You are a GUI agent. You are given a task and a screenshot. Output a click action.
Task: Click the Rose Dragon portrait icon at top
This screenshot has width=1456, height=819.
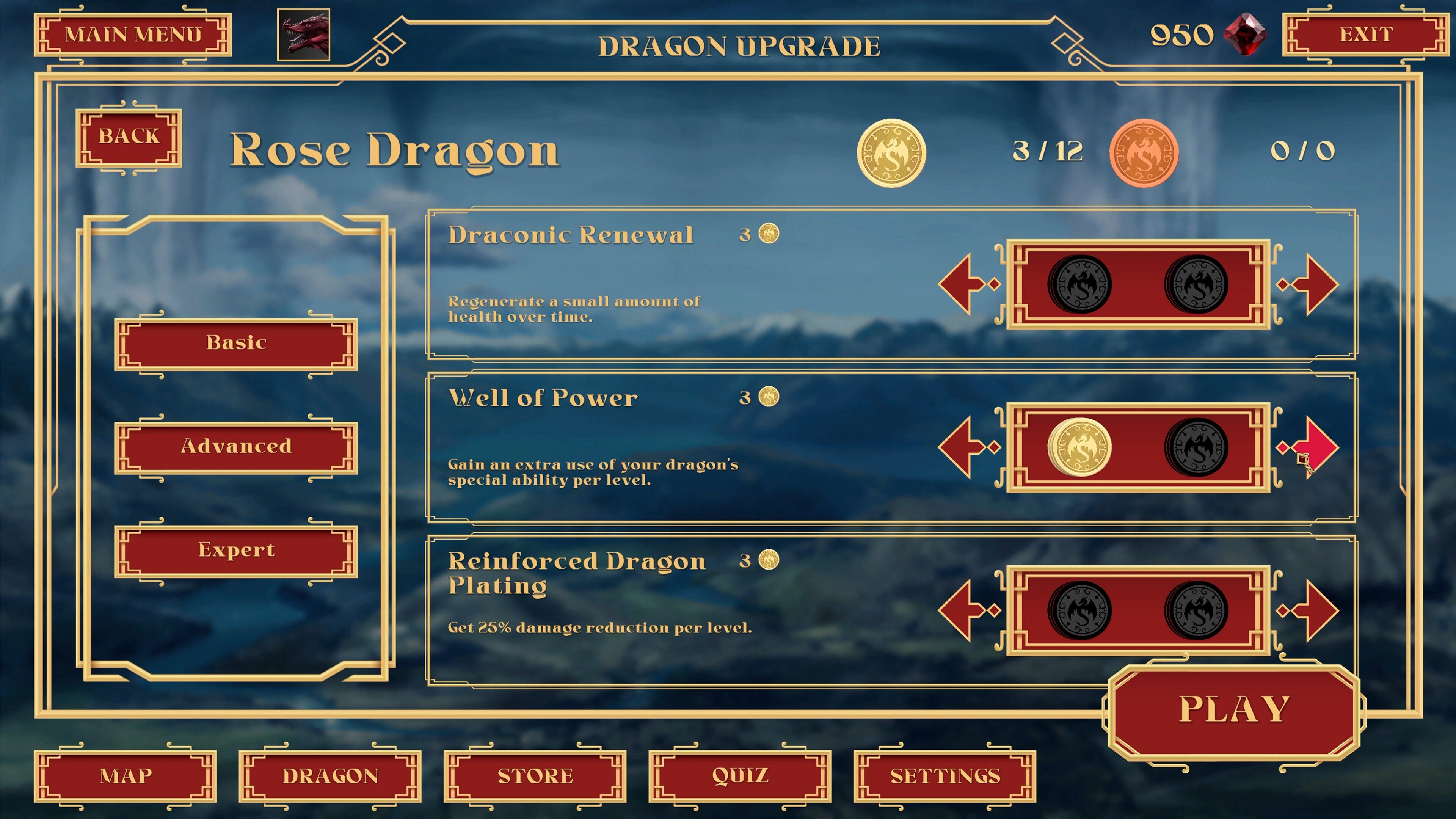point(303,34)
